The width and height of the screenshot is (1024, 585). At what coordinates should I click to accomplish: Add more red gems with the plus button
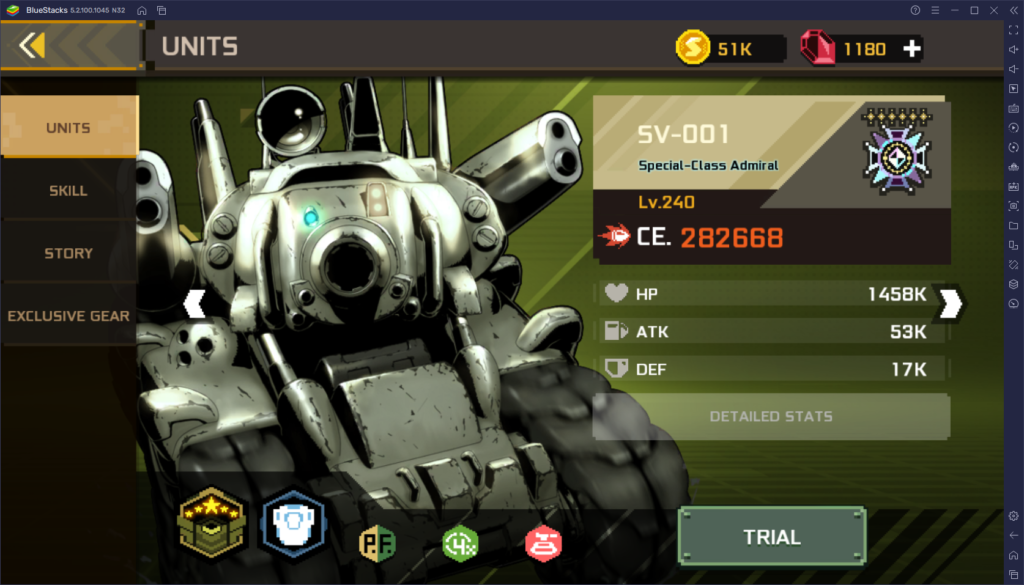[x=911, y=48]
